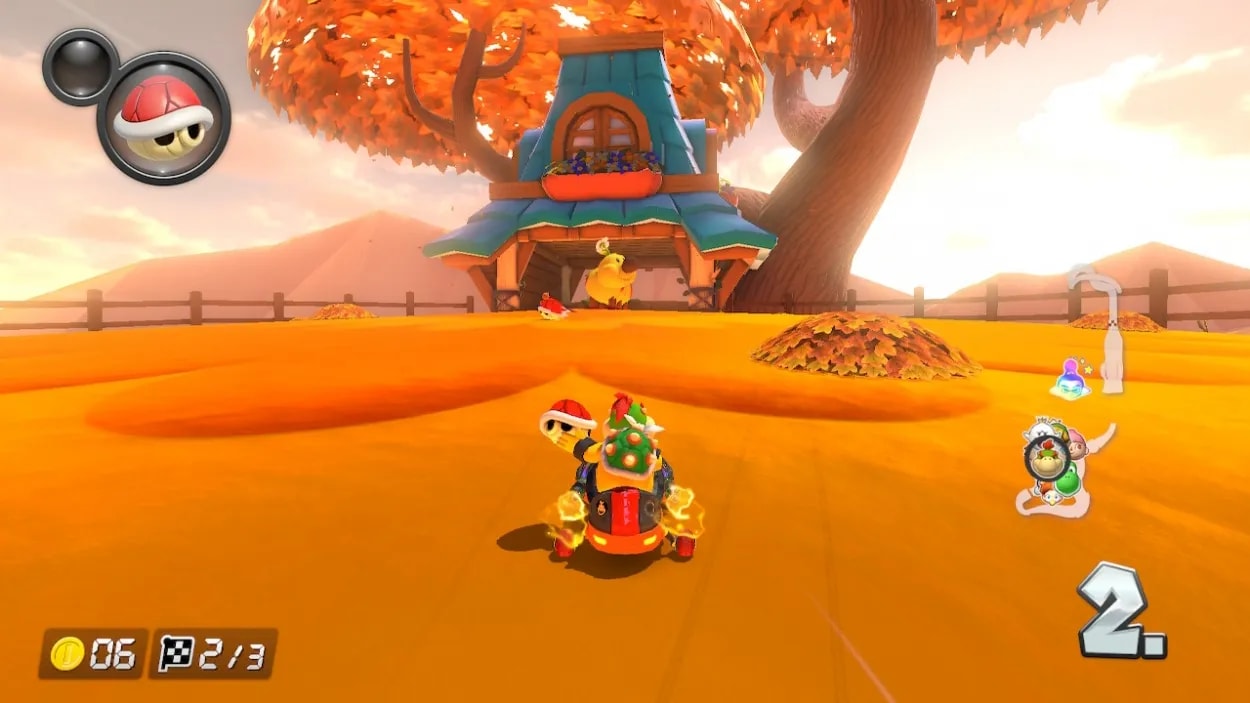Viewport: 1250px width, 703px height.
Task: Click the small empty secondary item slot
Action: (80, 66)
